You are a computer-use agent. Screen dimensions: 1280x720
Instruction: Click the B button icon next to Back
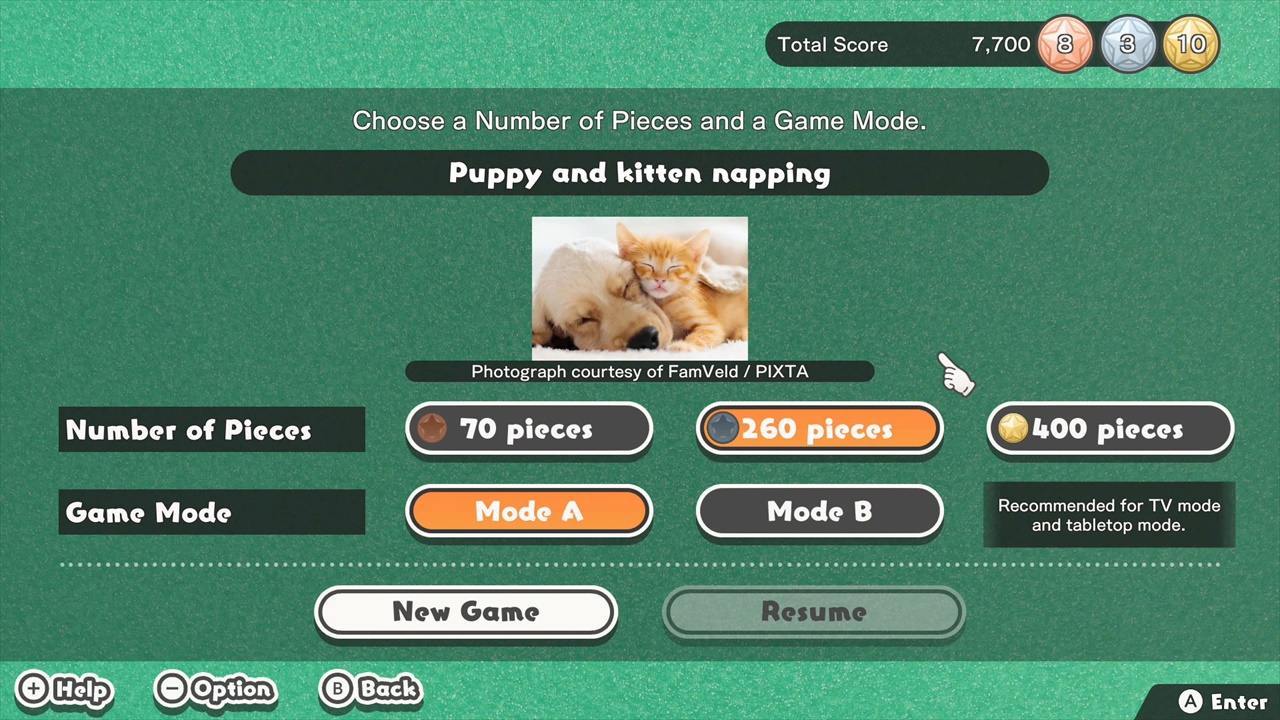tap(338, 689)
